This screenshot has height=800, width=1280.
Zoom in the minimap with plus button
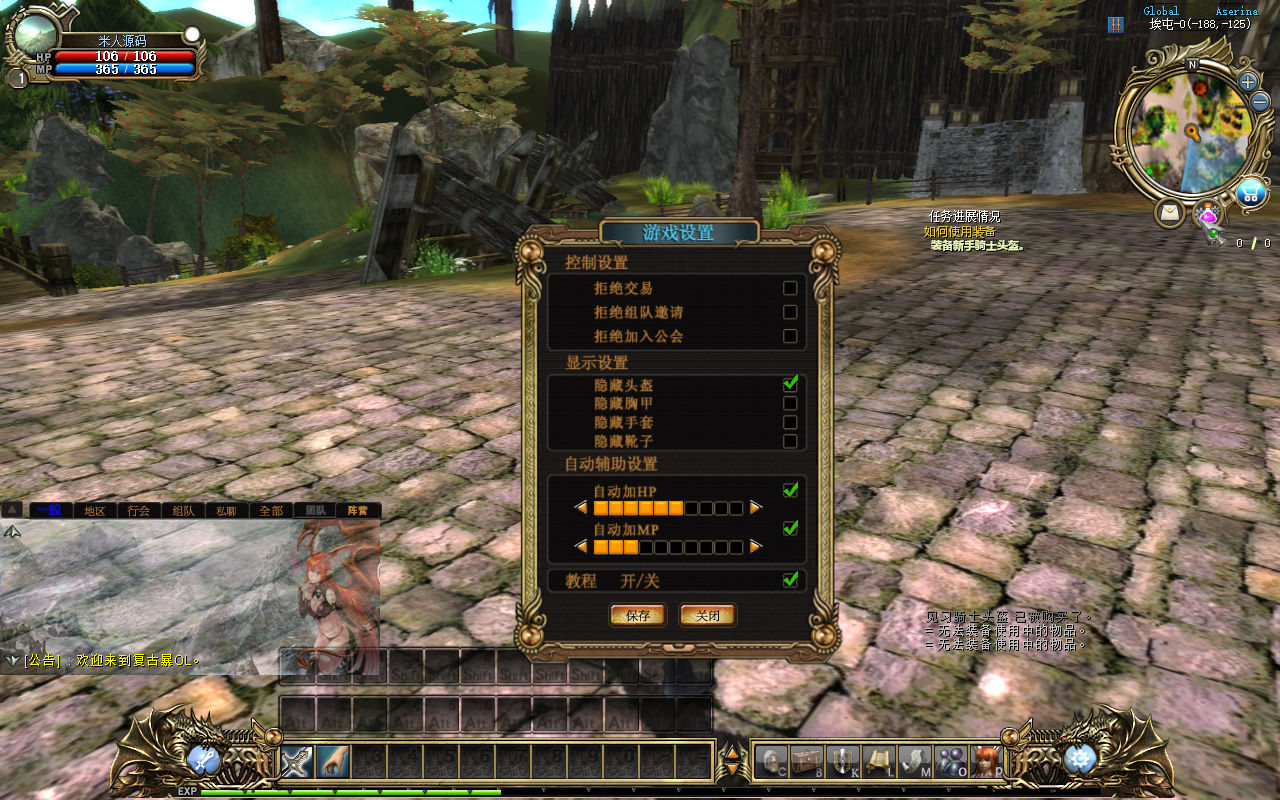tap(1248, 81)
